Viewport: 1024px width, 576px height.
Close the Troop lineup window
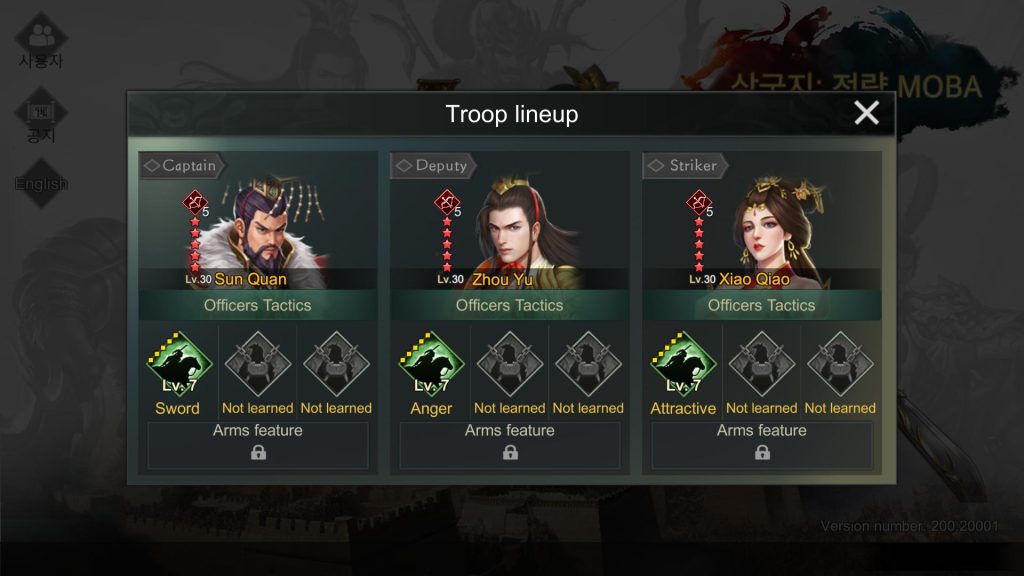[x=866, y=113]
